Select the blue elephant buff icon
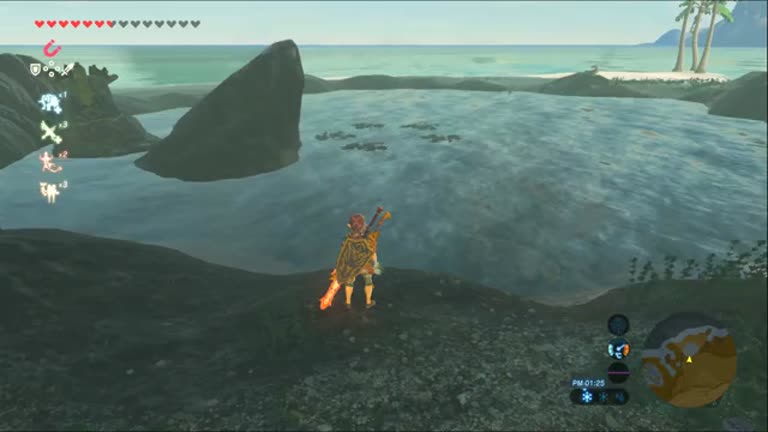This screenshot has width=768, height=432. point(50,101)
